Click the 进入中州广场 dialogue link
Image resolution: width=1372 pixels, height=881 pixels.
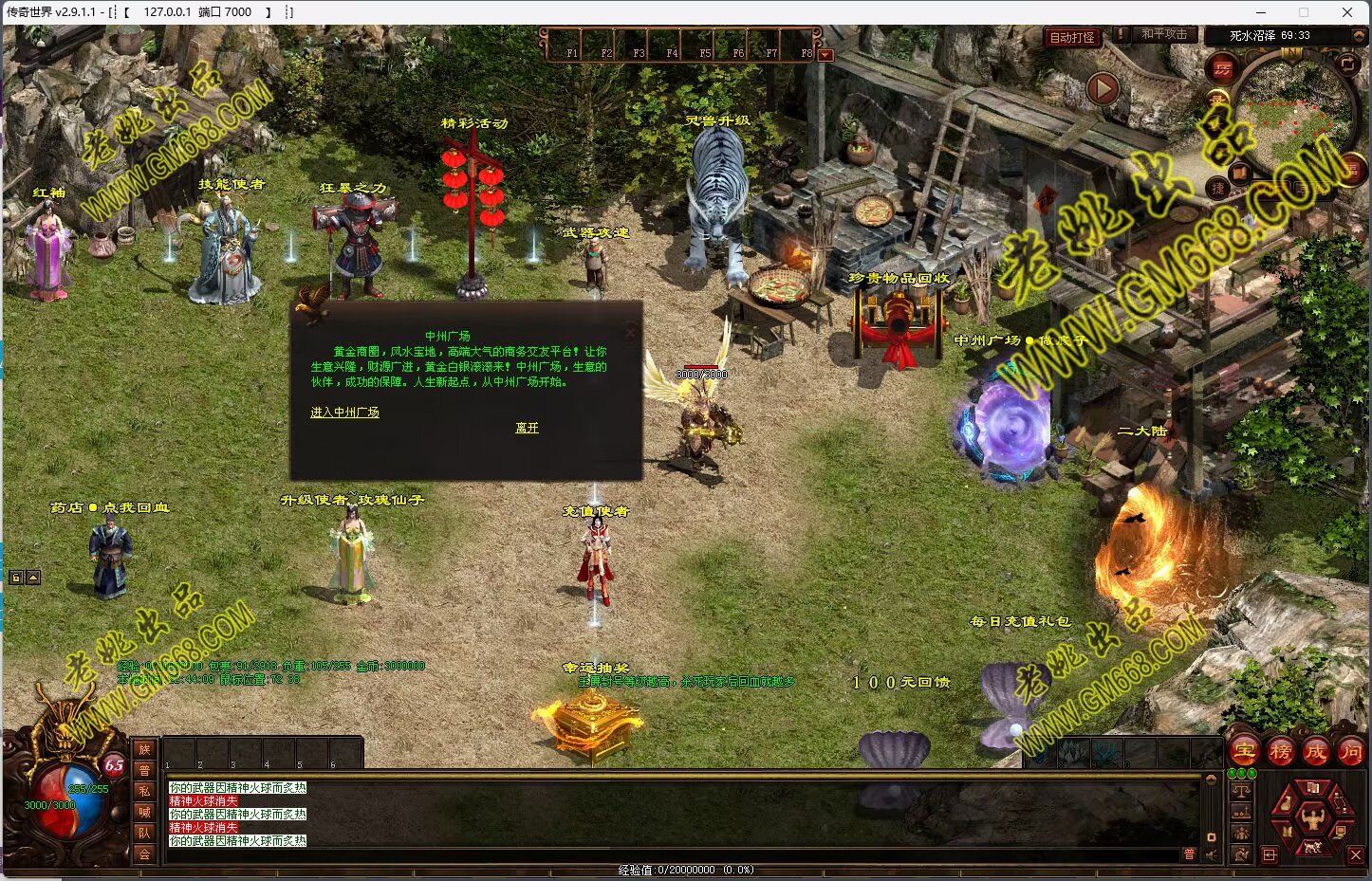click(344, 413)
